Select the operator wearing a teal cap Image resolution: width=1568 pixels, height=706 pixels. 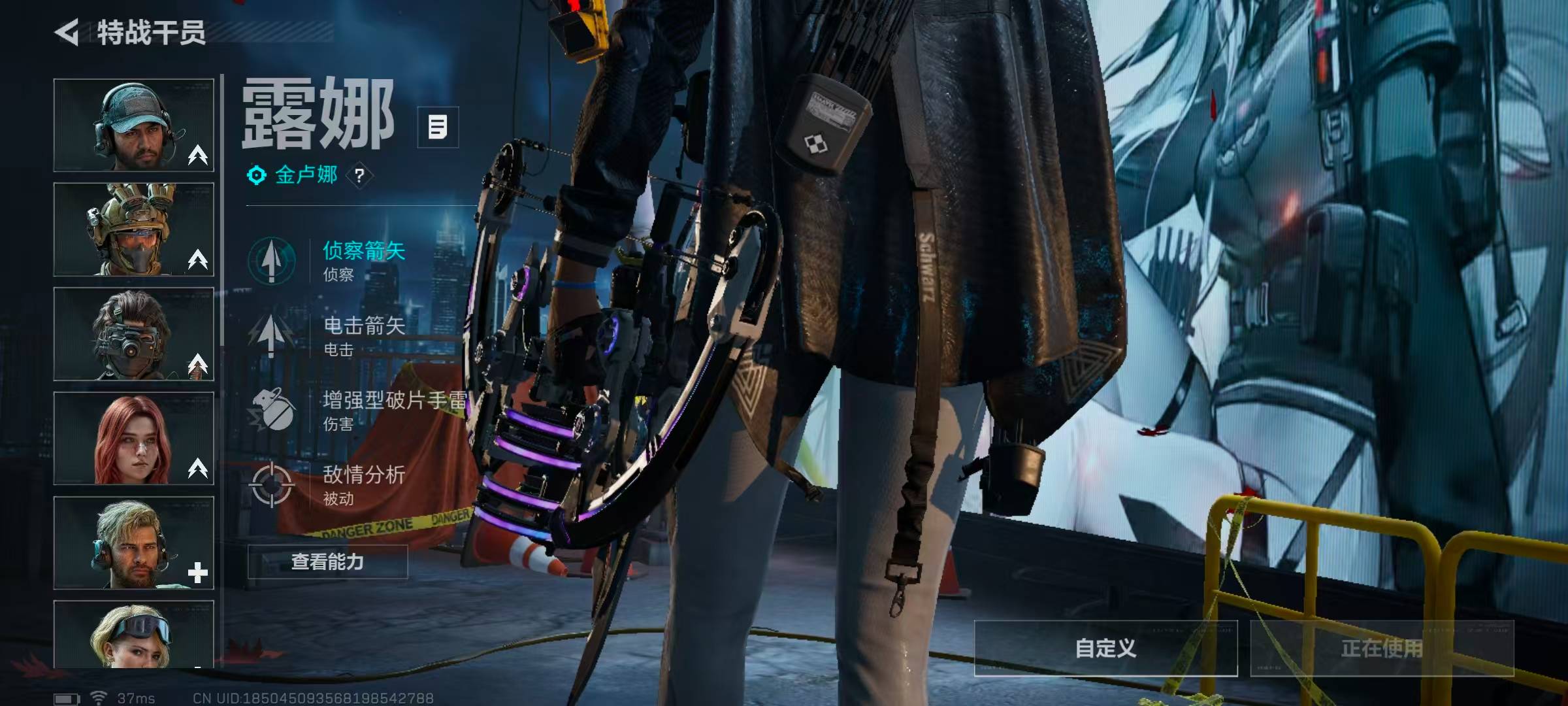[134, 126]
